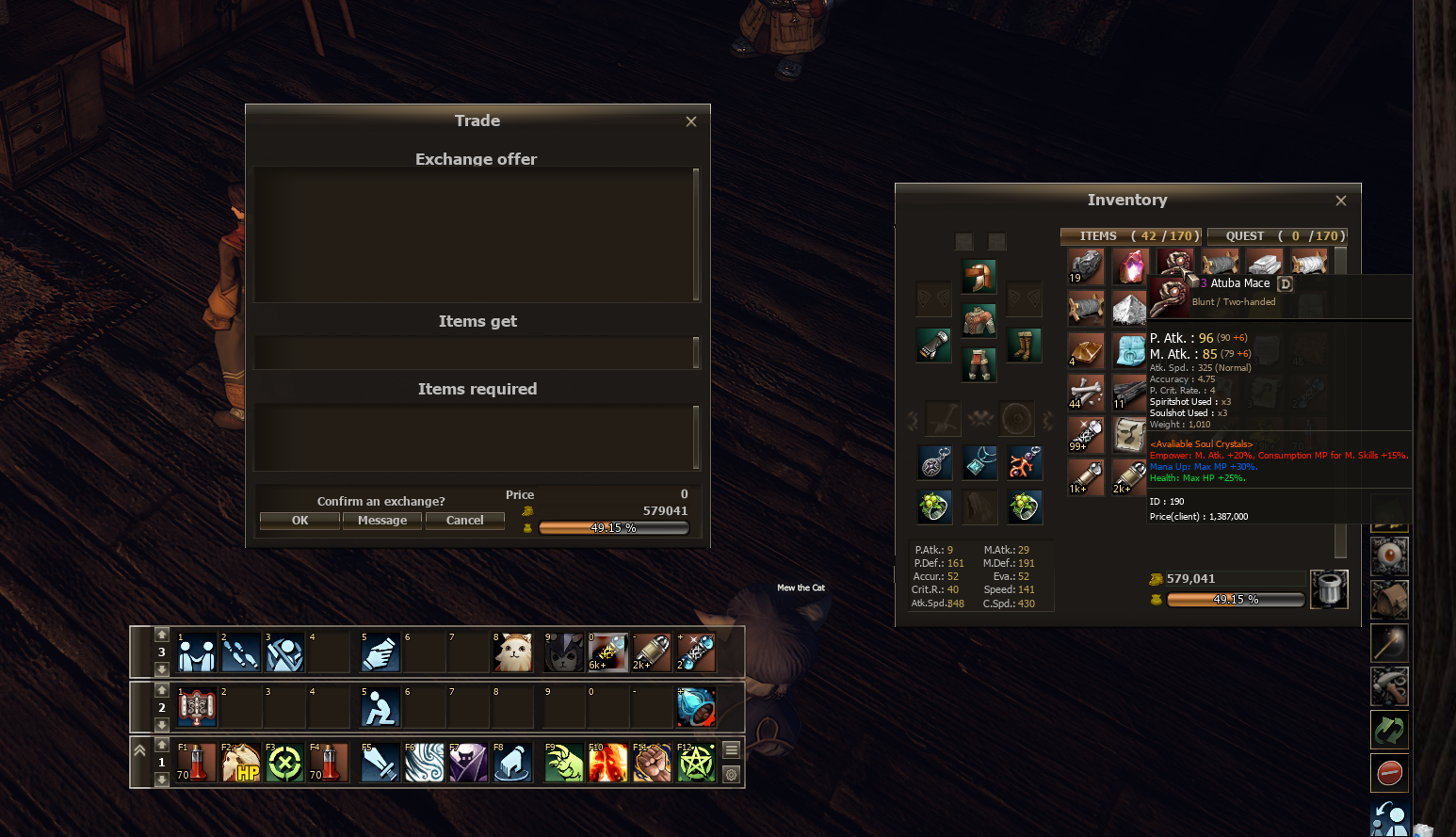Use the sit-down action on hotbar 2
1456x837 pixels.
click(x=380, y=708)
